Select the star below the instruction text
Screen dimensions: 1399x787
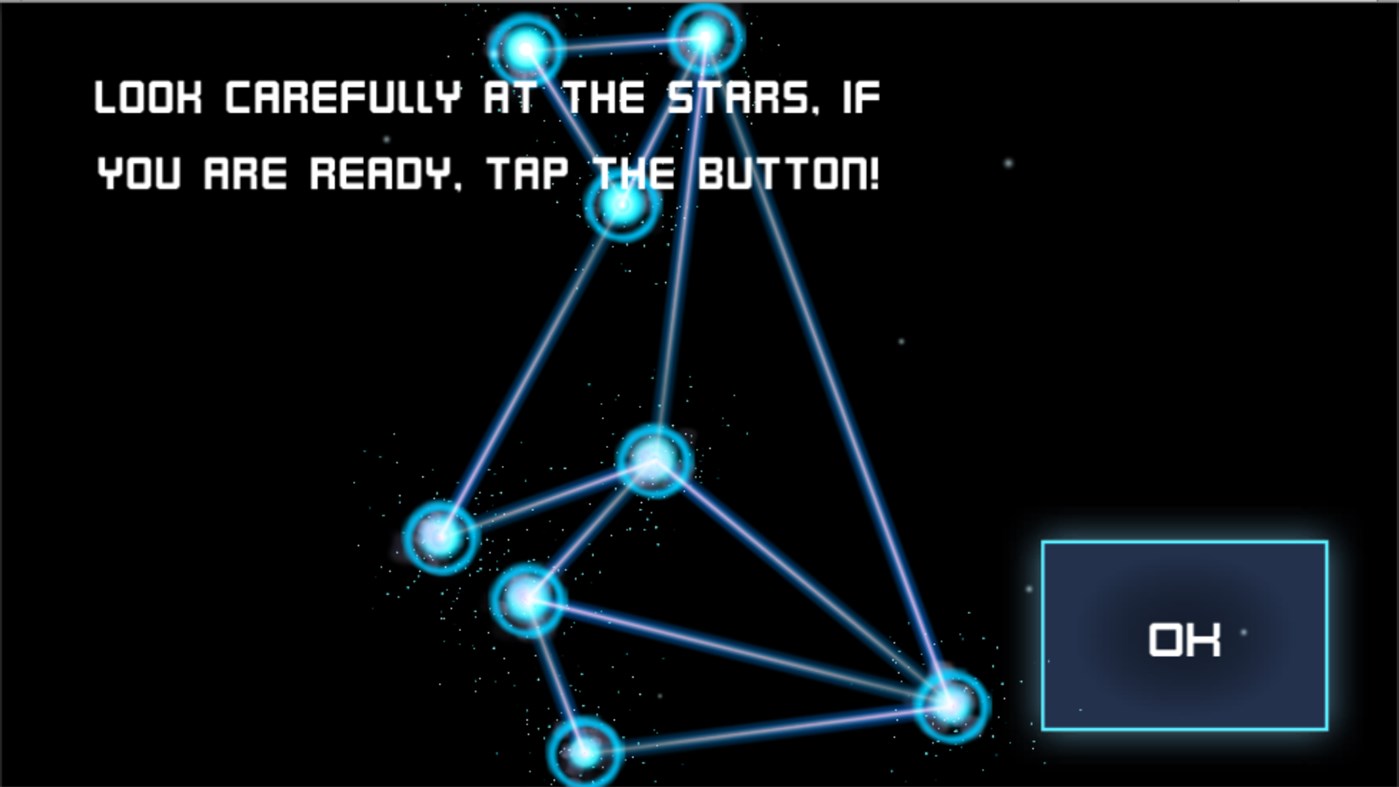[x=620, y=205]
